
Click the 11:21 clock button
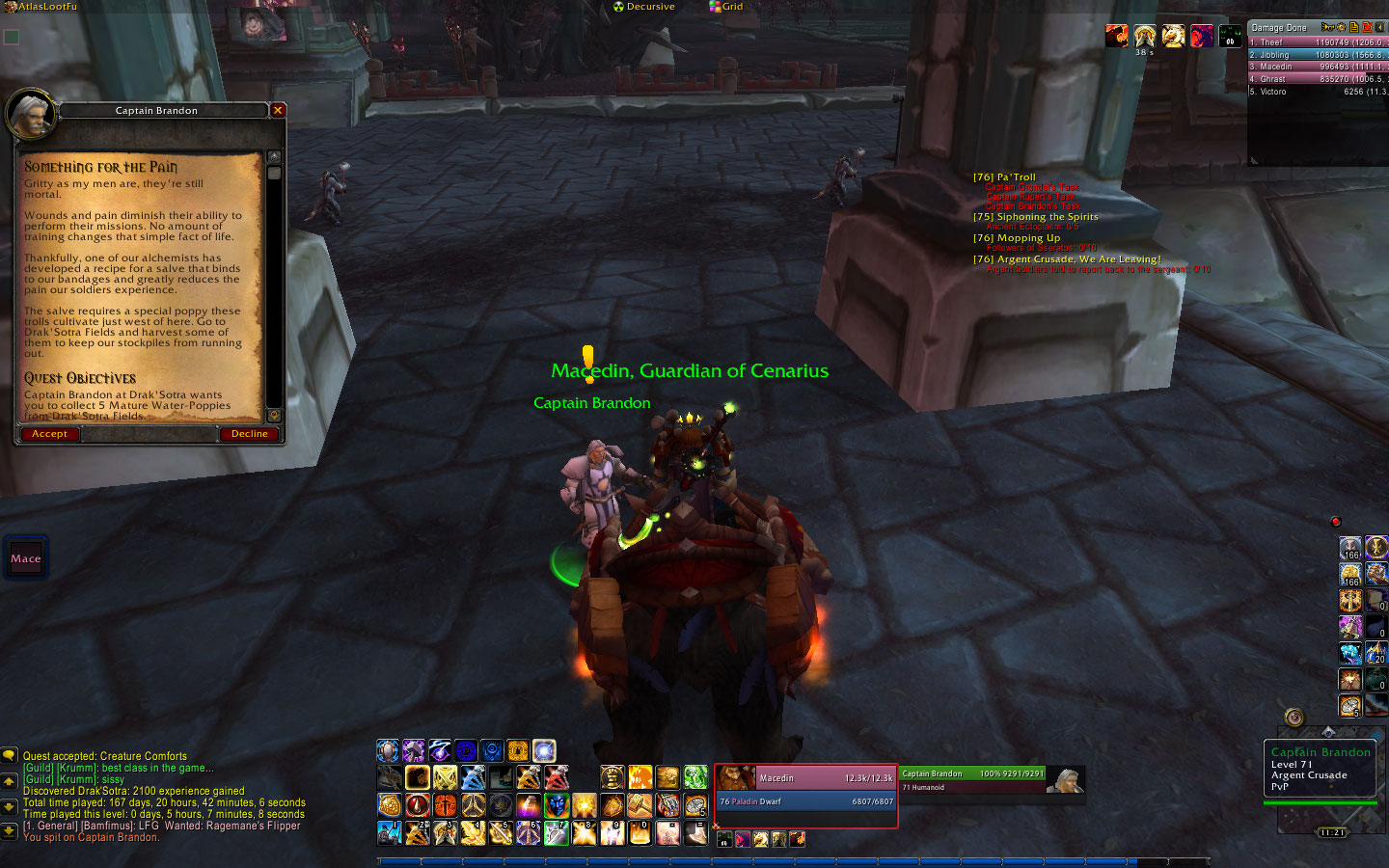tap(1331, 832)
